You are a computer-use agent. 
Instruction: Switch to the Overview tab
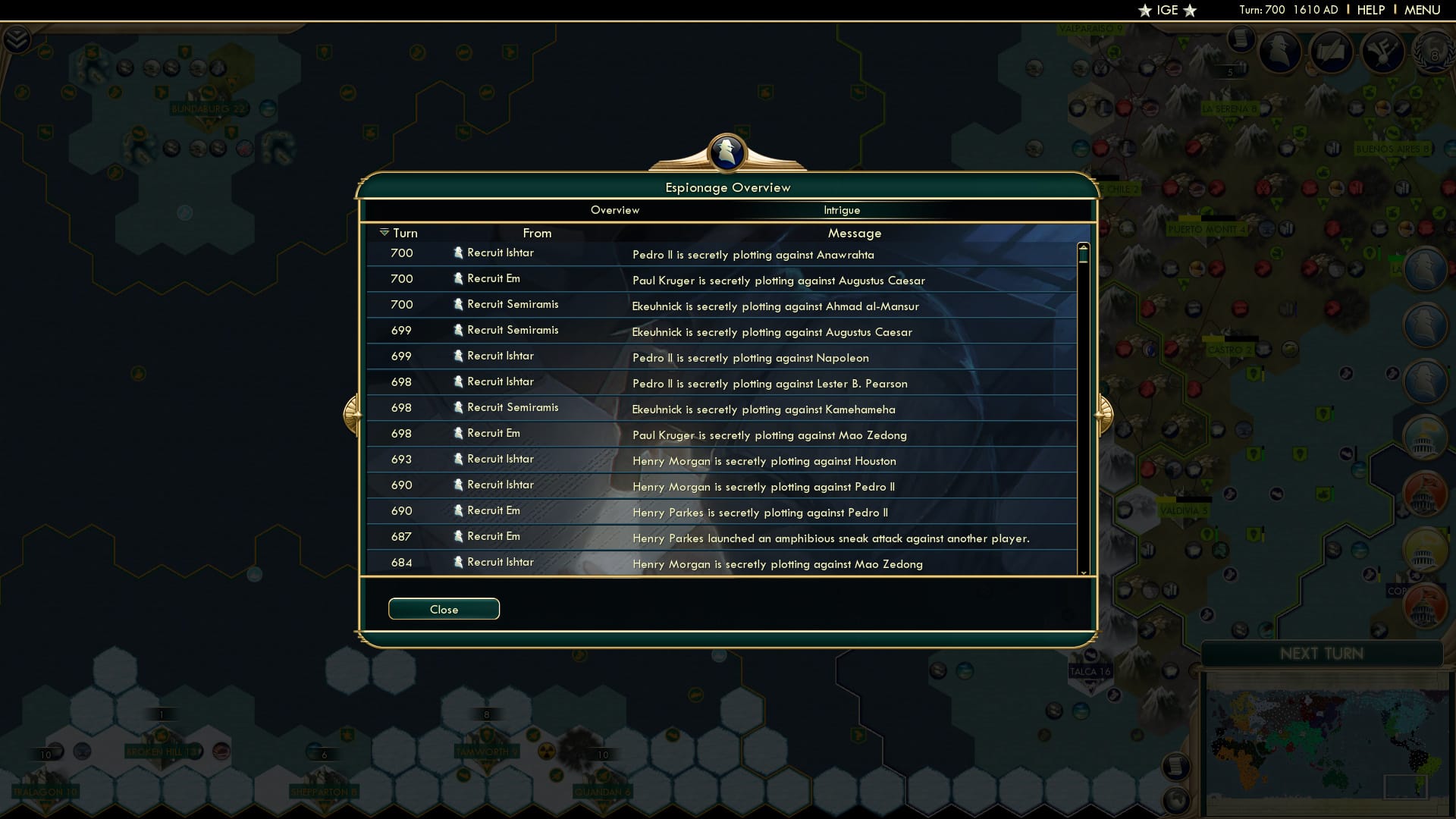(x=615, y=210)
